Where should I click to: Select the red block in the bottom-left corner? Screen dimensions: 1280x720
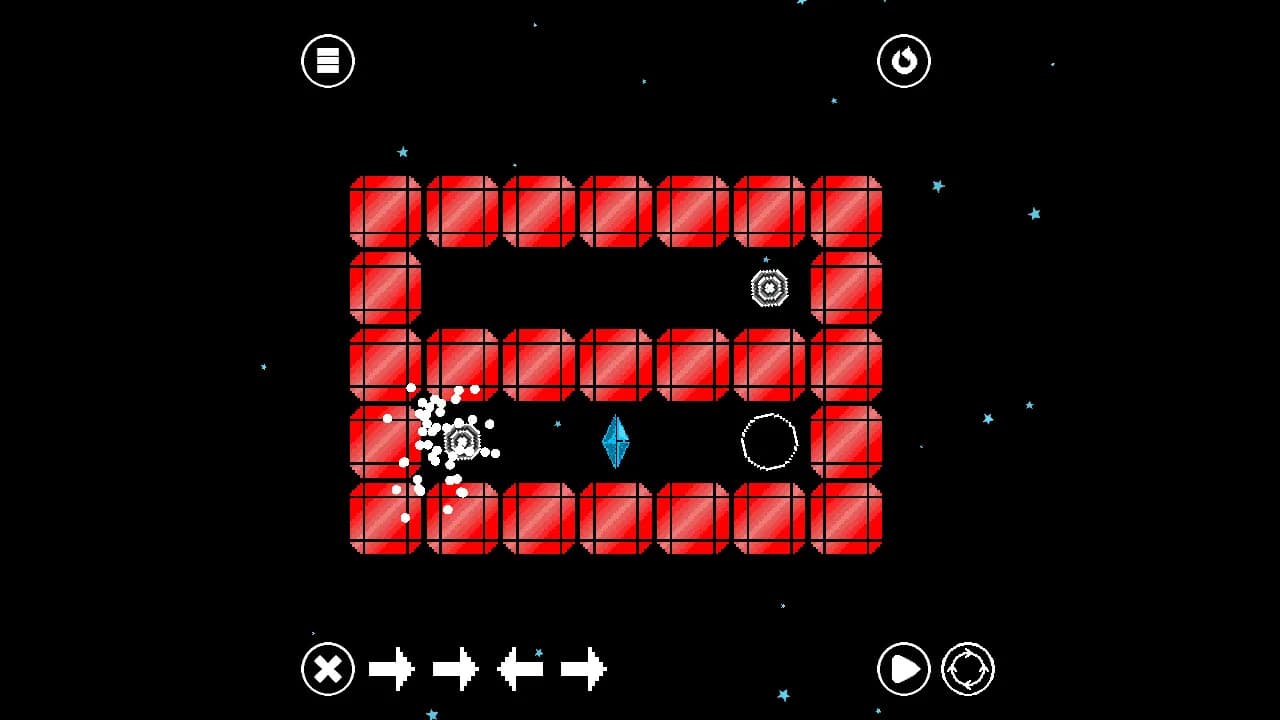(384, 518)
